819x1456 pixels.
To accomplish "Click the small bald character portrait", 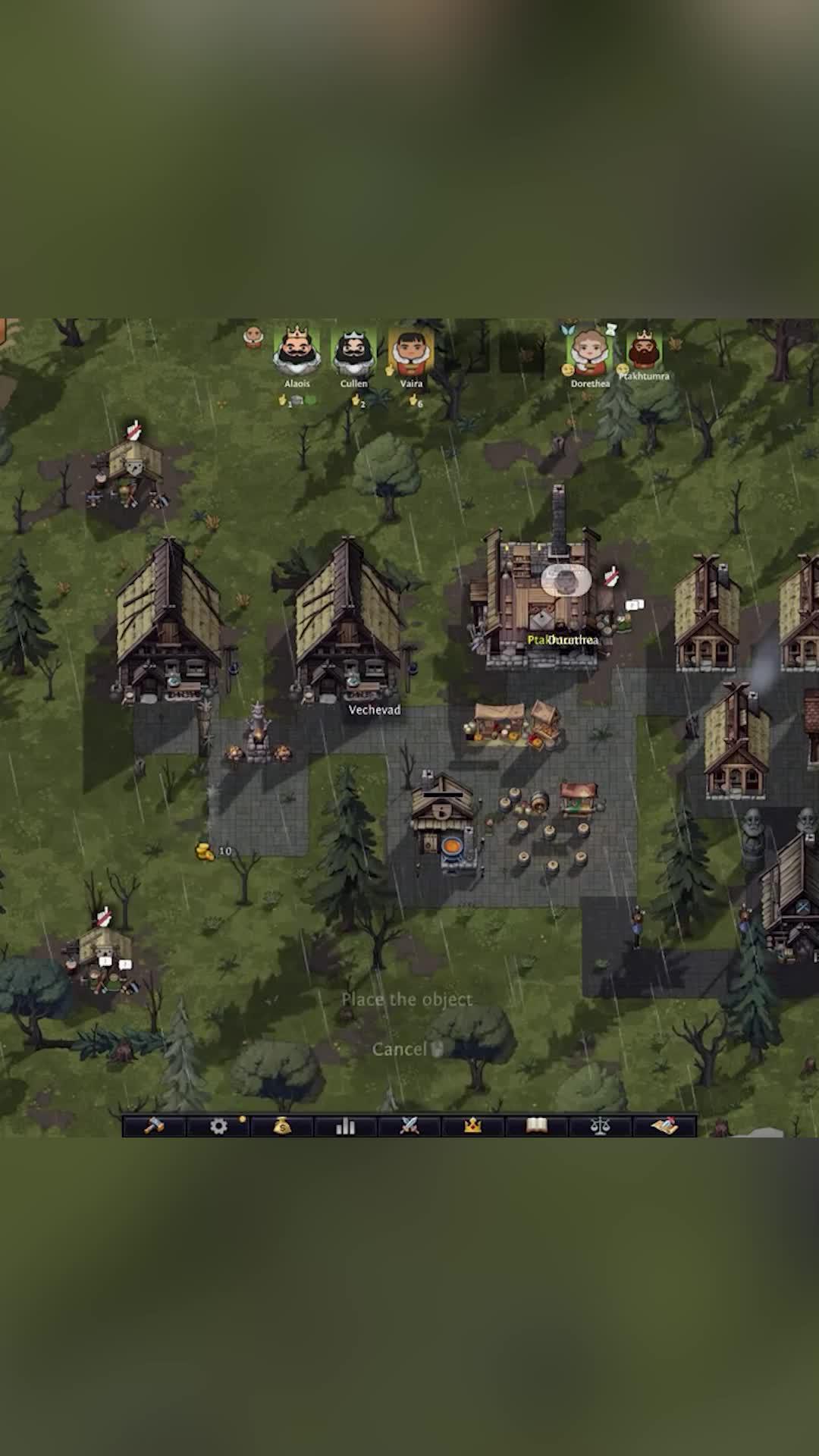I will coord(254,337).
